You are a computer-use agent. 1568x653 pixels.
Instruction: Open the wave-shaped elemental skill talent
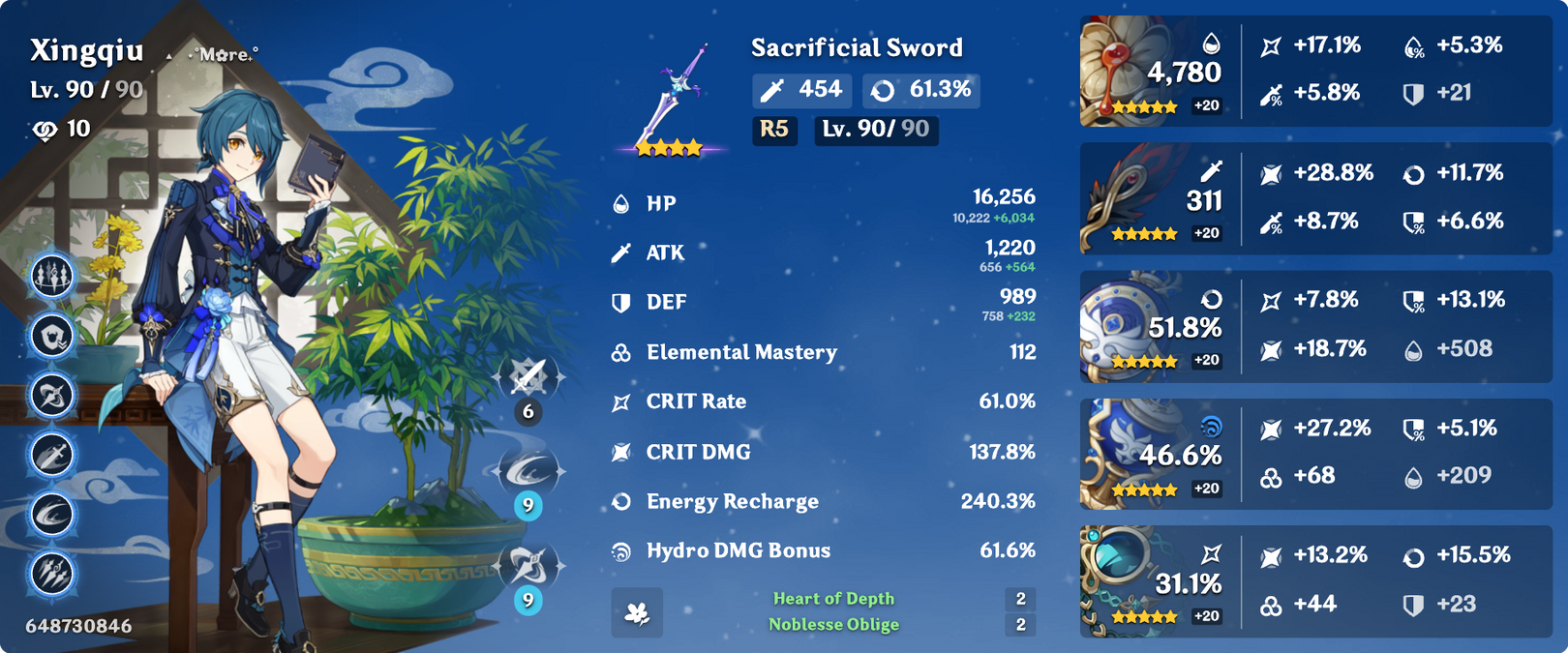point(528,471)
